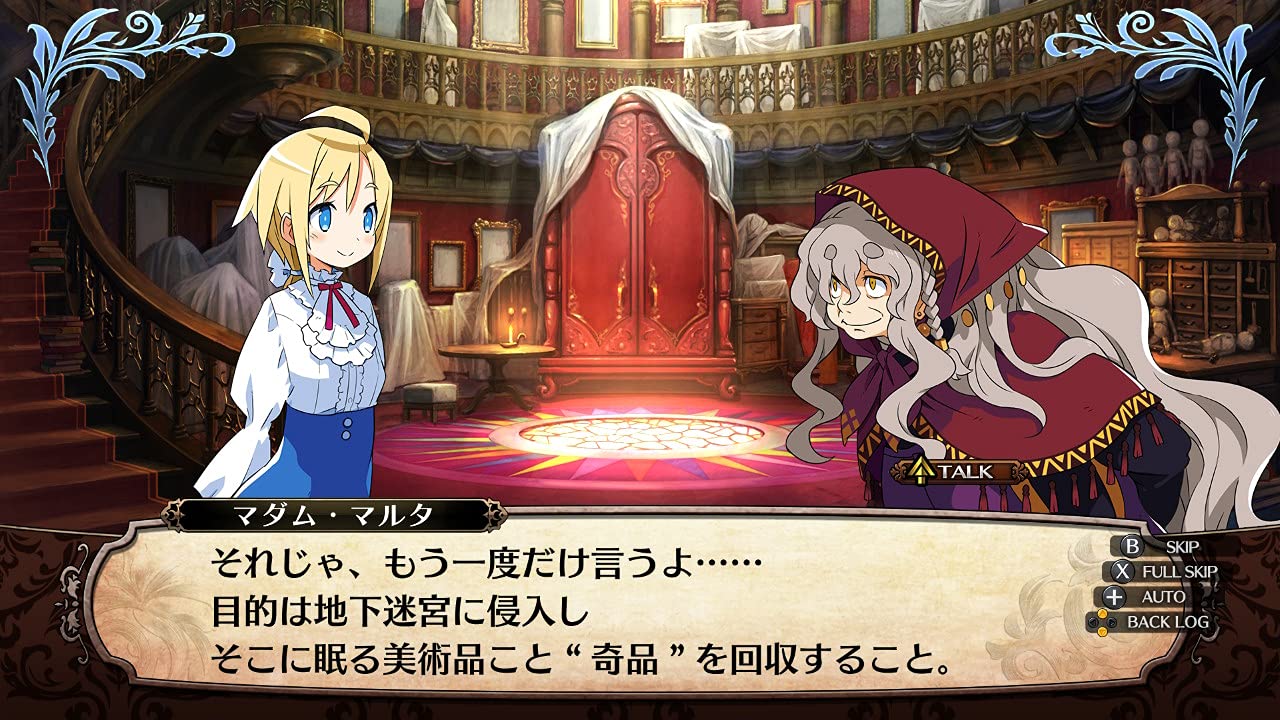
Task: Click the upward arrow on the BACK LOG d-pad
Action: pos(1102,613)
